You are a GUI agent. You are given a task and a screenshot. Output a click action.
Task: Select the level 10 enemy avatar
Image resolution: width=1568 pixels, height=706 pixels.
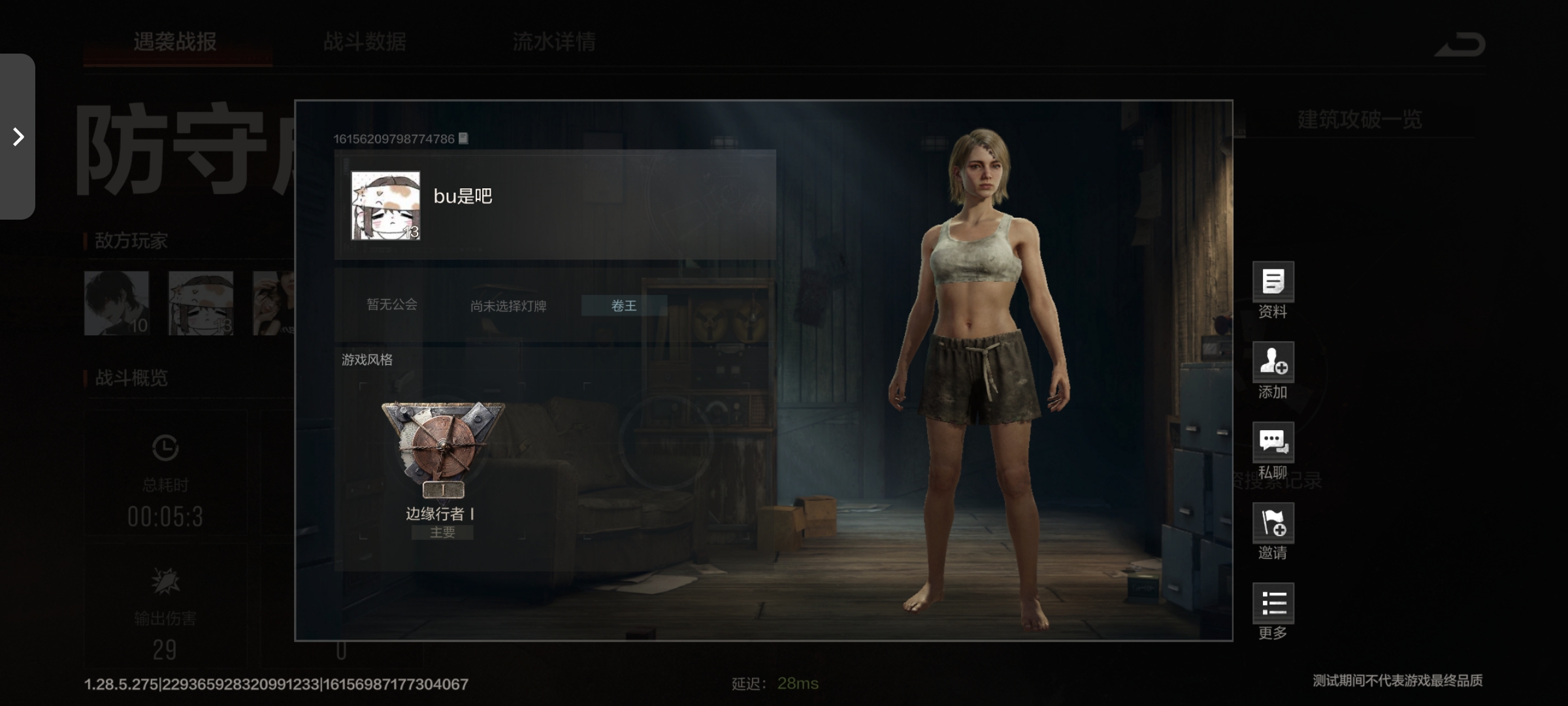(117, 303)
